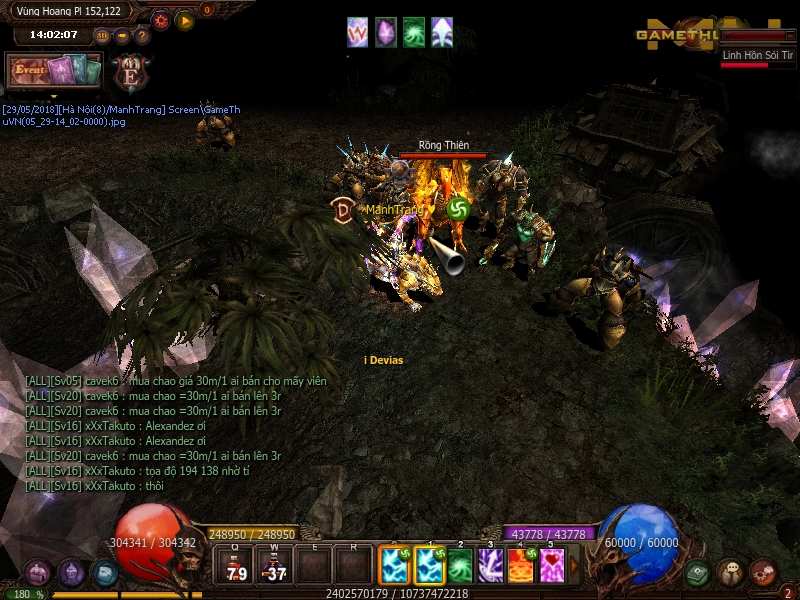Click the yellow play arrow button
Image resolution: width=800 pixels, height=600 pixels.
(x=185, y=20)
